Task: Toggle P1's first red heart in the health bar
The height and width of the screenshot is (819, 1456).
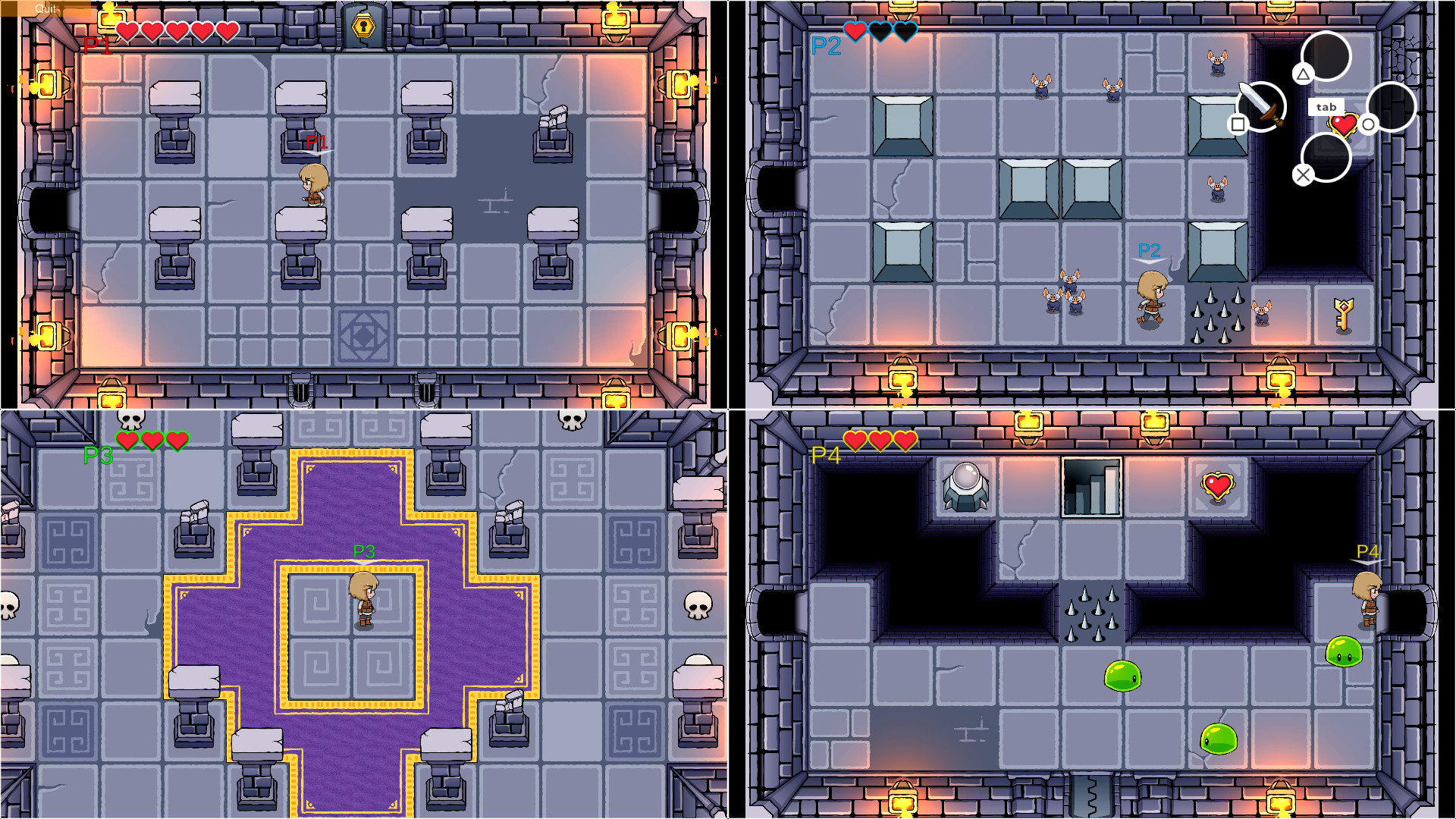Action: click(x=127, y=31)
